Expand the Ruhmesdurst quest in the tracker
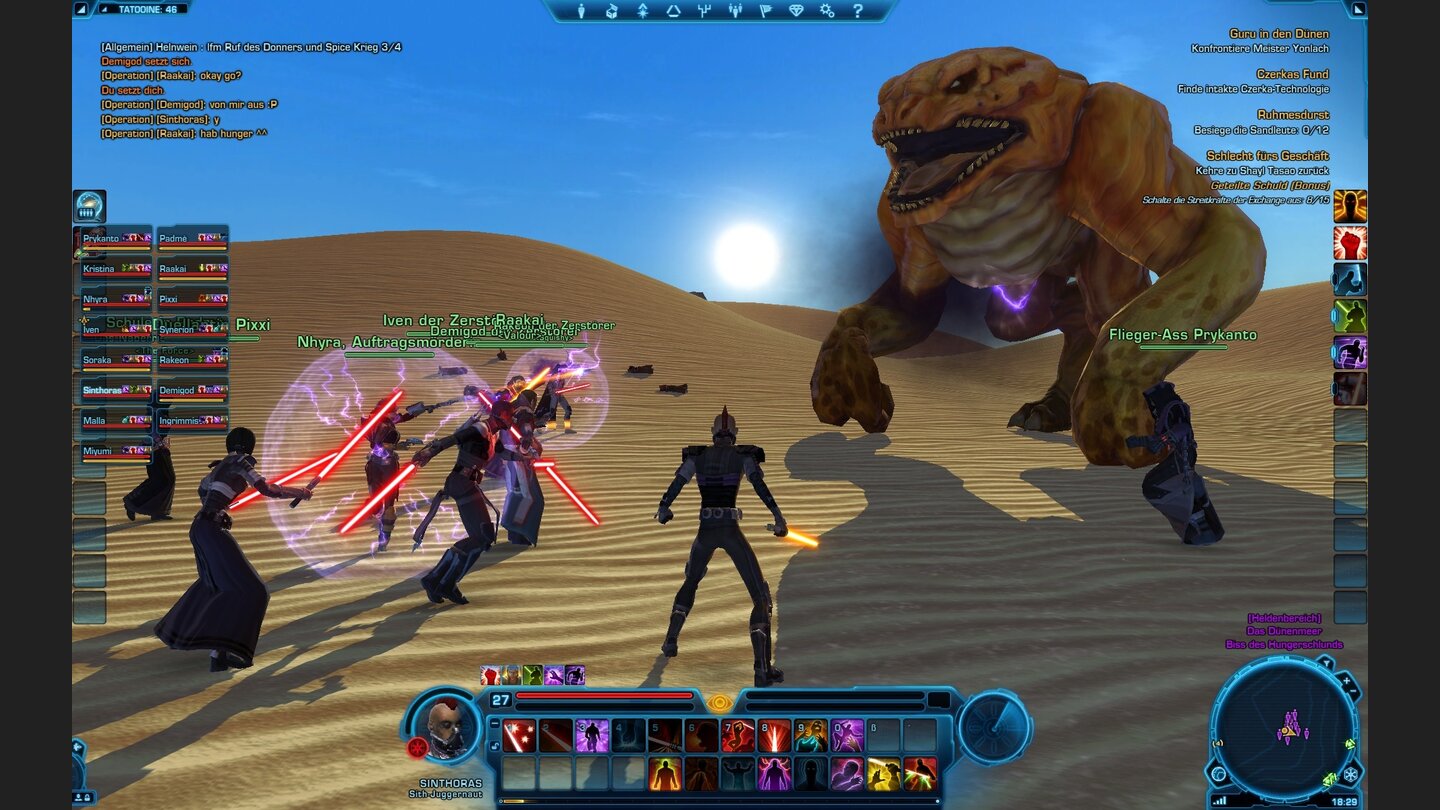This screenshot has height=810, width=1440. (1294, 115)
